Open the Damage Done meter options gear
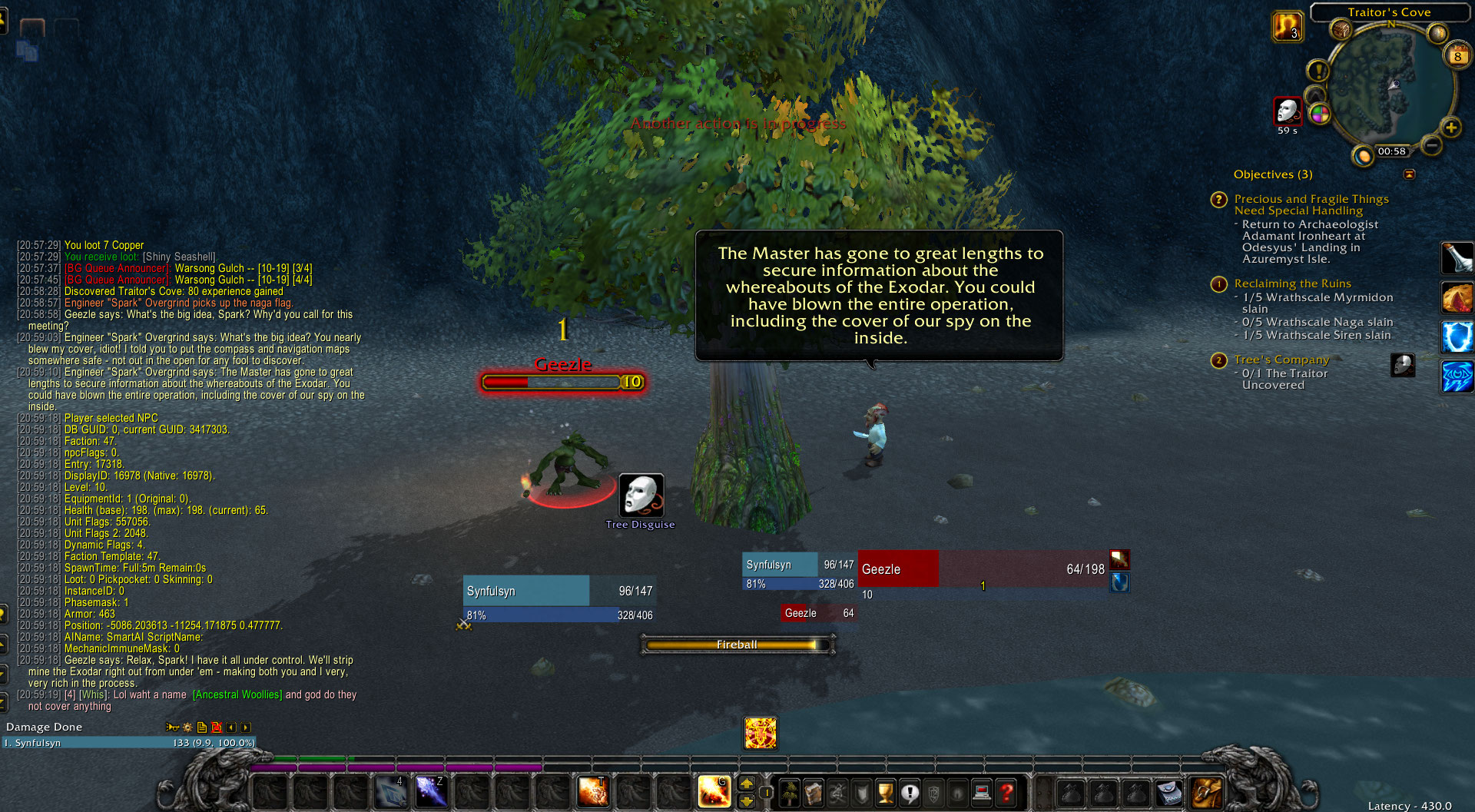Screen dimensions: 1475x812 click(x=187, y=727)
